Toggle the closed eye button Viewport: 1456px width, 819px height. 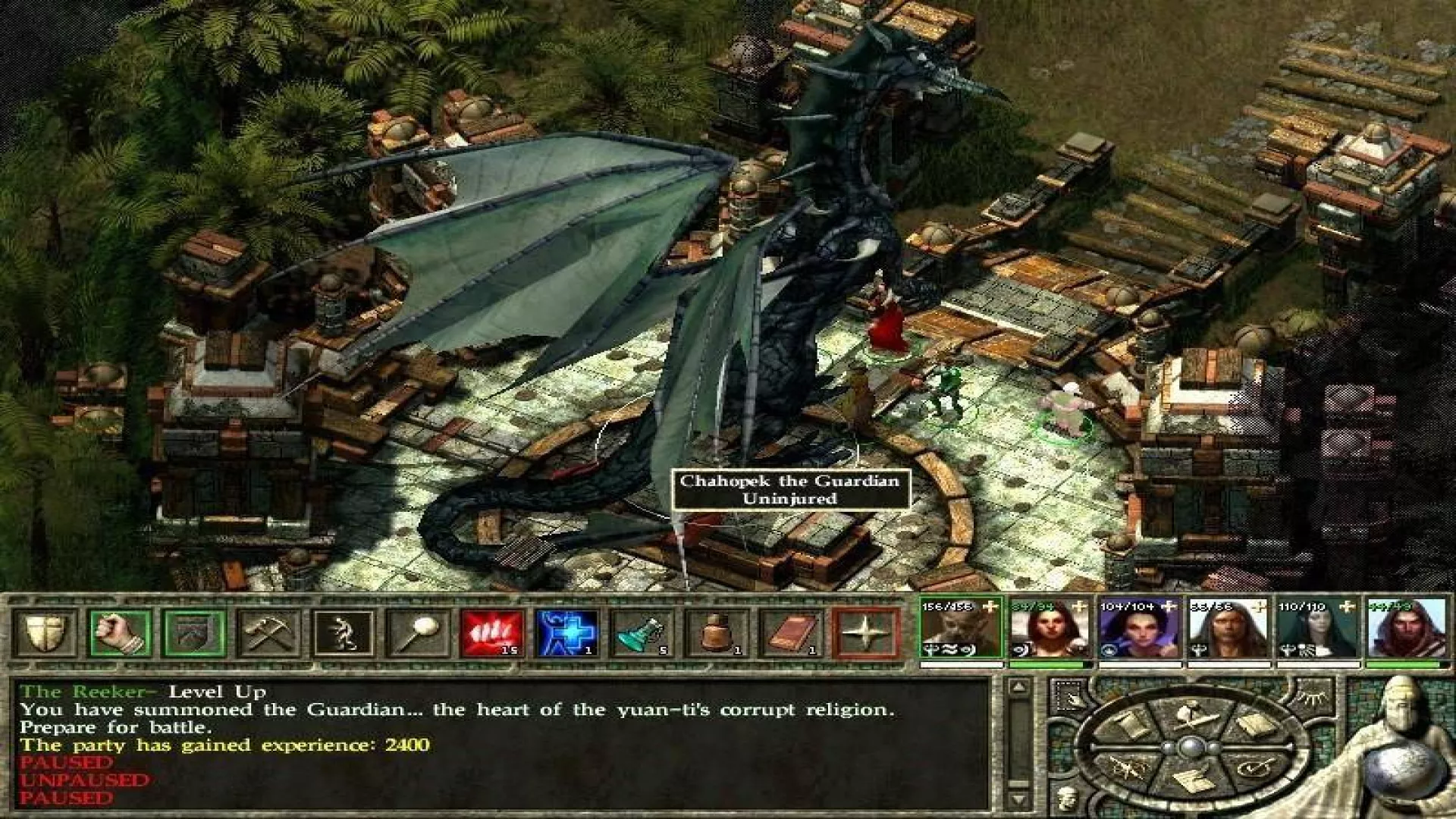pyautogui.click(x=1313, y=698)
